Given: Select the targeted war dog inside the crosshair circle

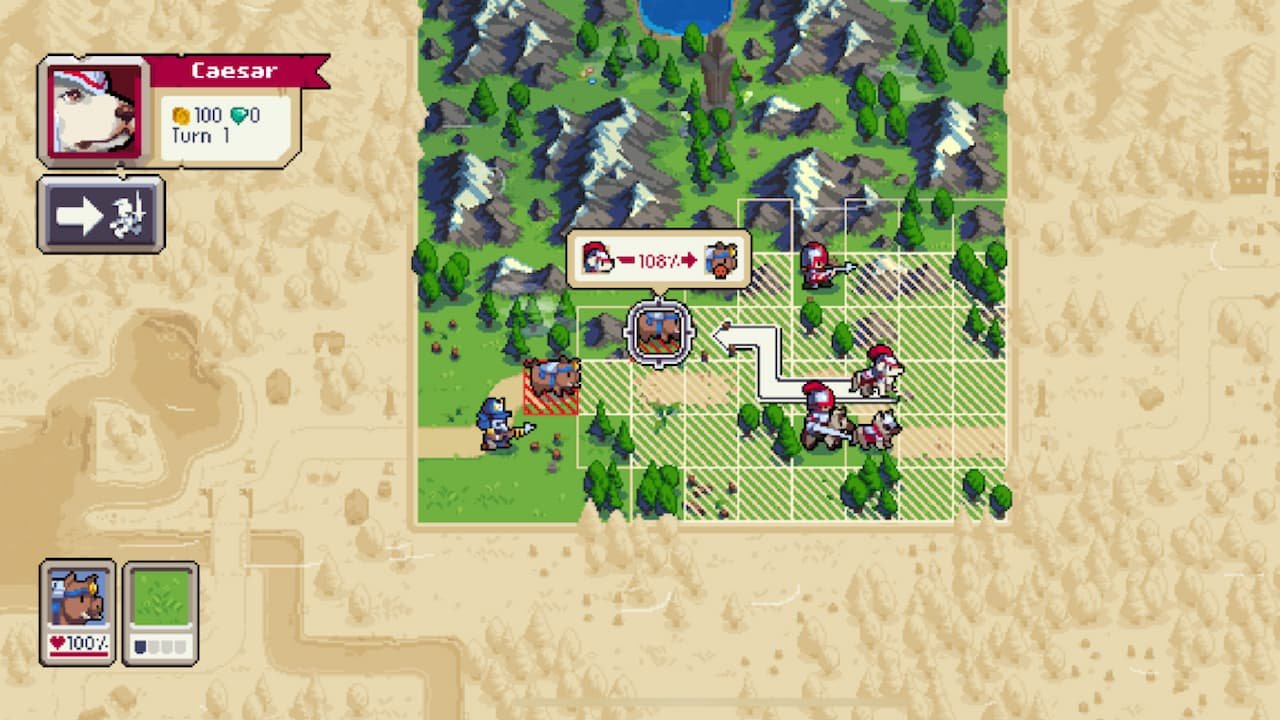Looking at the screenshot, I should 657,330.
